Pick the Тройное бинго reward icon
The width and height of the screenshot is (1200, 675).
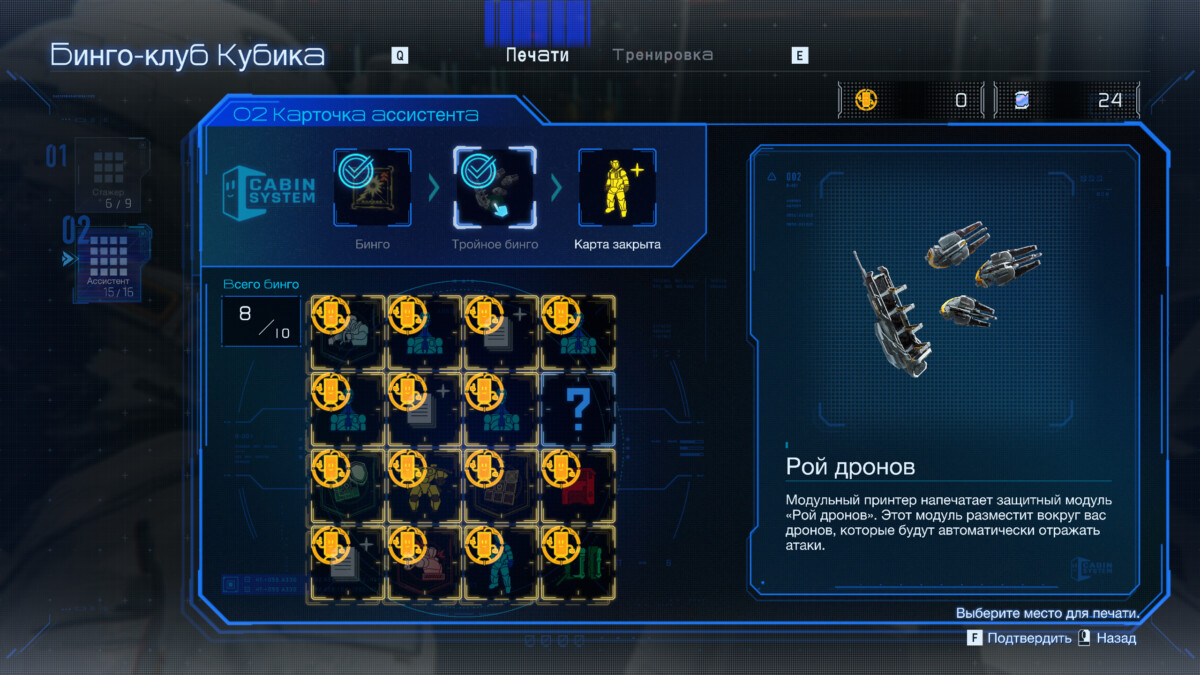click(x=494, y=187)
